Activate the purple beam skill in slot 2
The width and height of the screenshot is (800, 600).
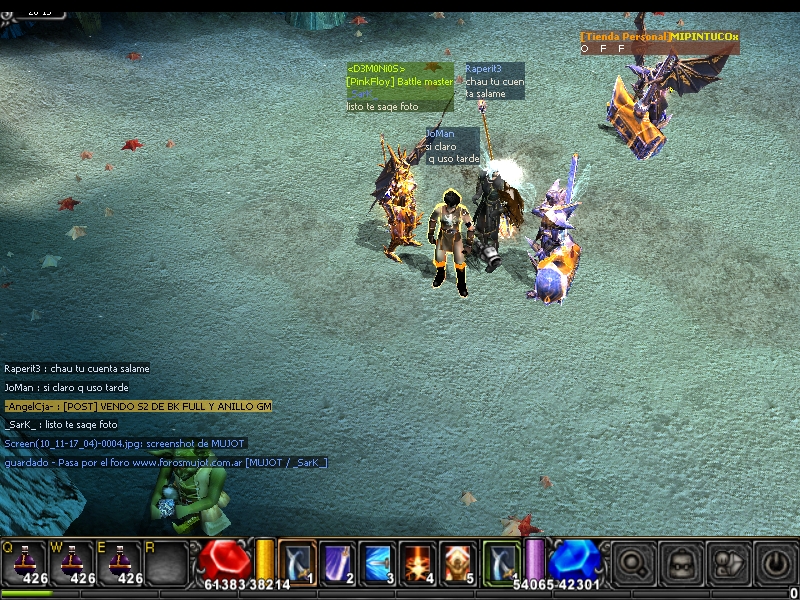click(337, 563)
